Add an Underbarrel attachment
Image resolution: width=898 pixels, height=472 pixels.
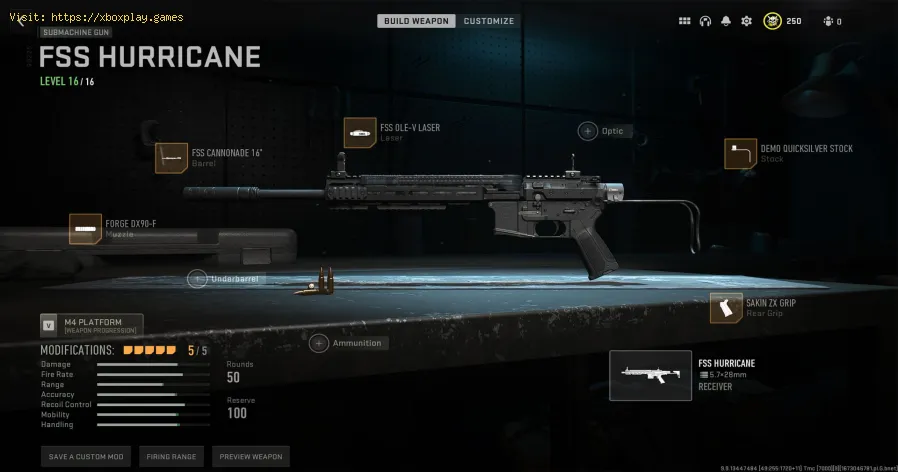[199, 279]
